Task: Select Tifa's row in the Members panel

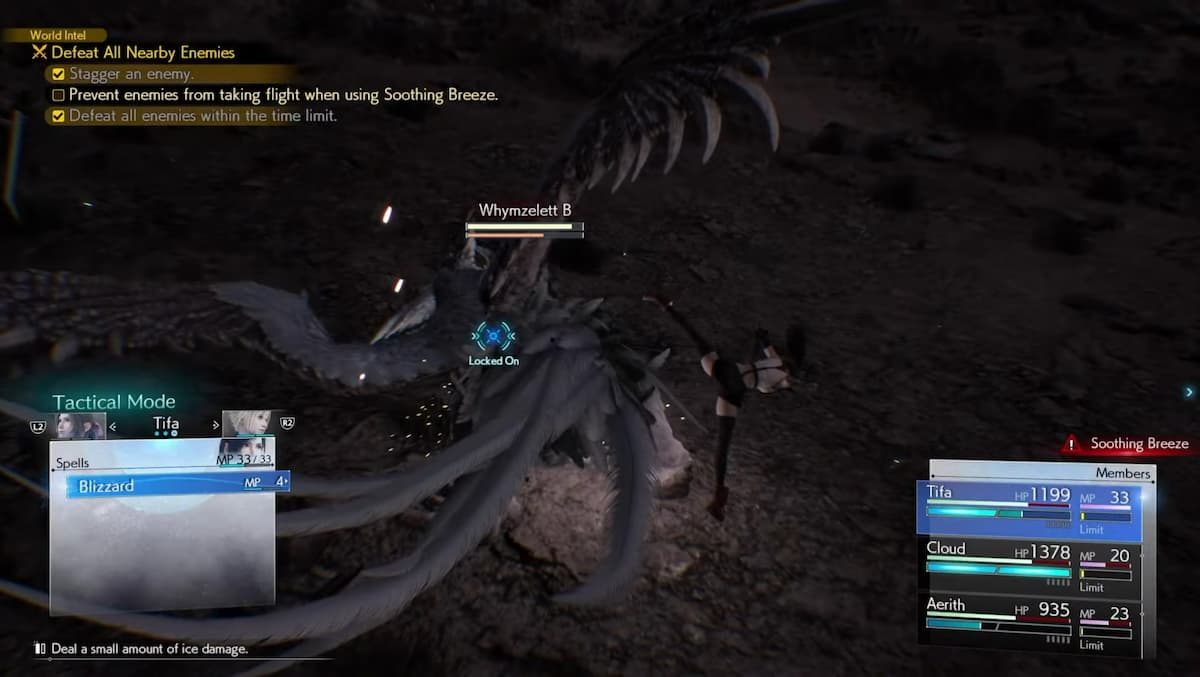Action: click(x=1028, y=509)
